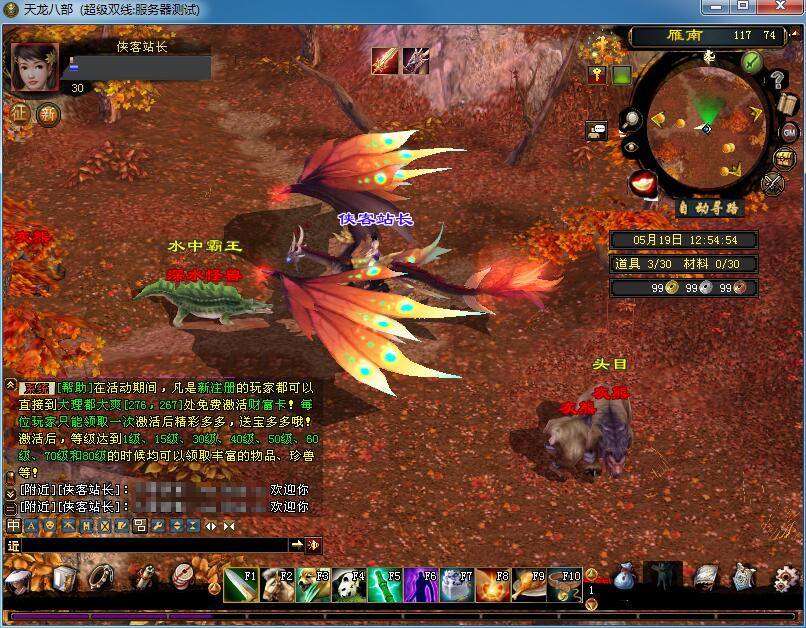806x628 pixels.
Task: Select the dragon mount buff icon
Action: click(x=415, y=61)
